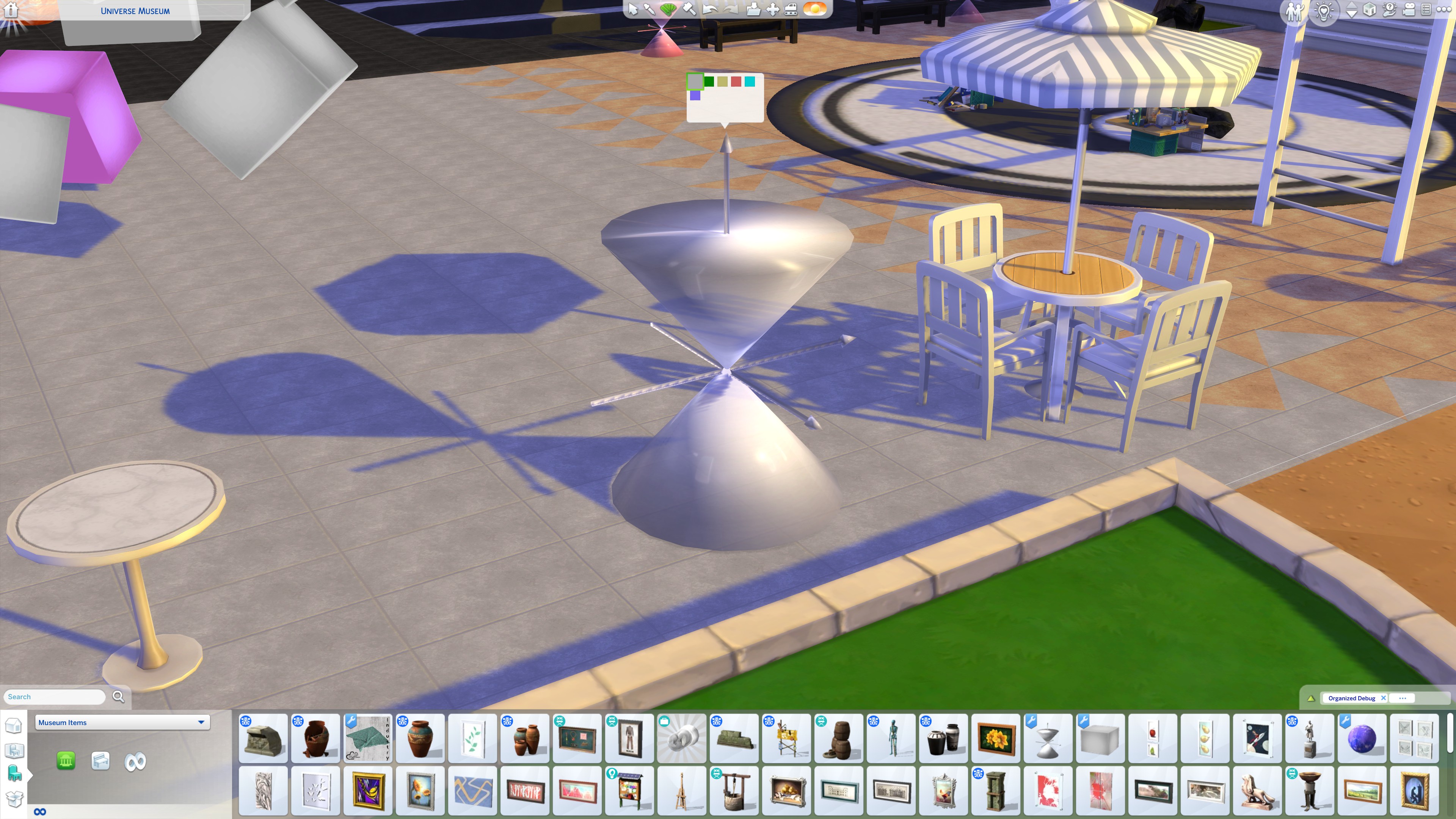Select the Eyedropper tool in the top toolbar
The image size is (1456, 819).
[x=650, y=9]
